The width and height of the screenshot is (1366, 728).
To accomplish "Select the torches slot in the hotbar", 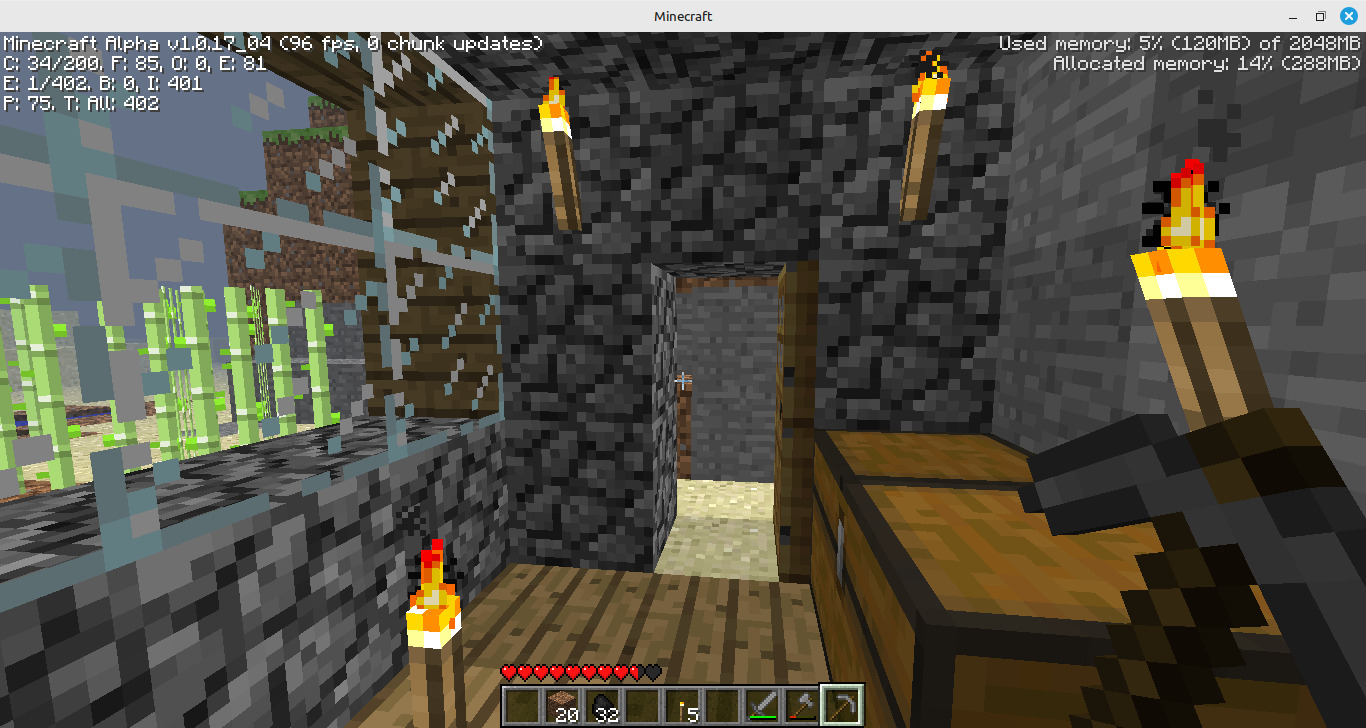I will pos(682,705).
